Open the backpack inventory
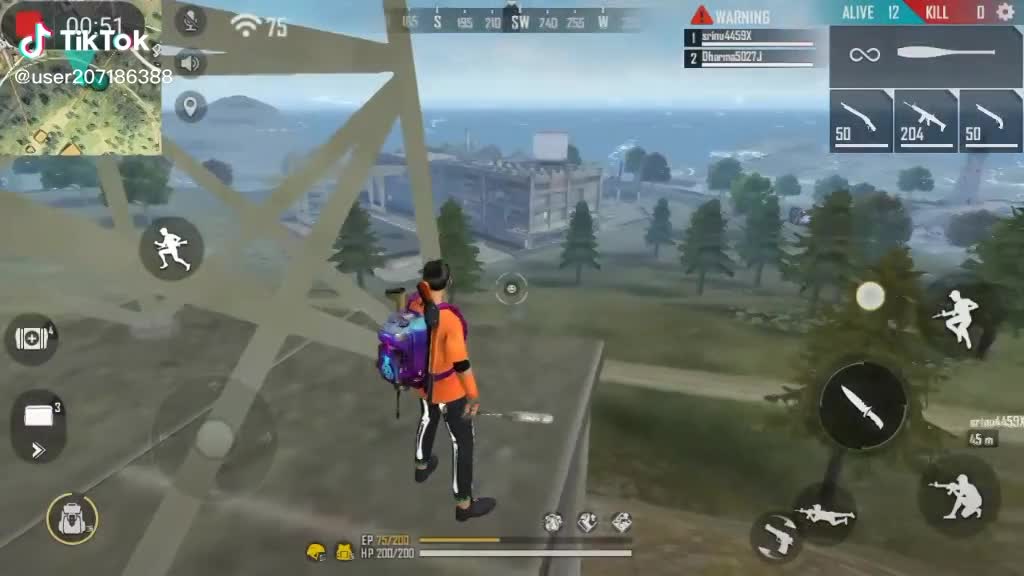Image resolution: width=1024 pixels, height=576 pixels. pos(72,519)
